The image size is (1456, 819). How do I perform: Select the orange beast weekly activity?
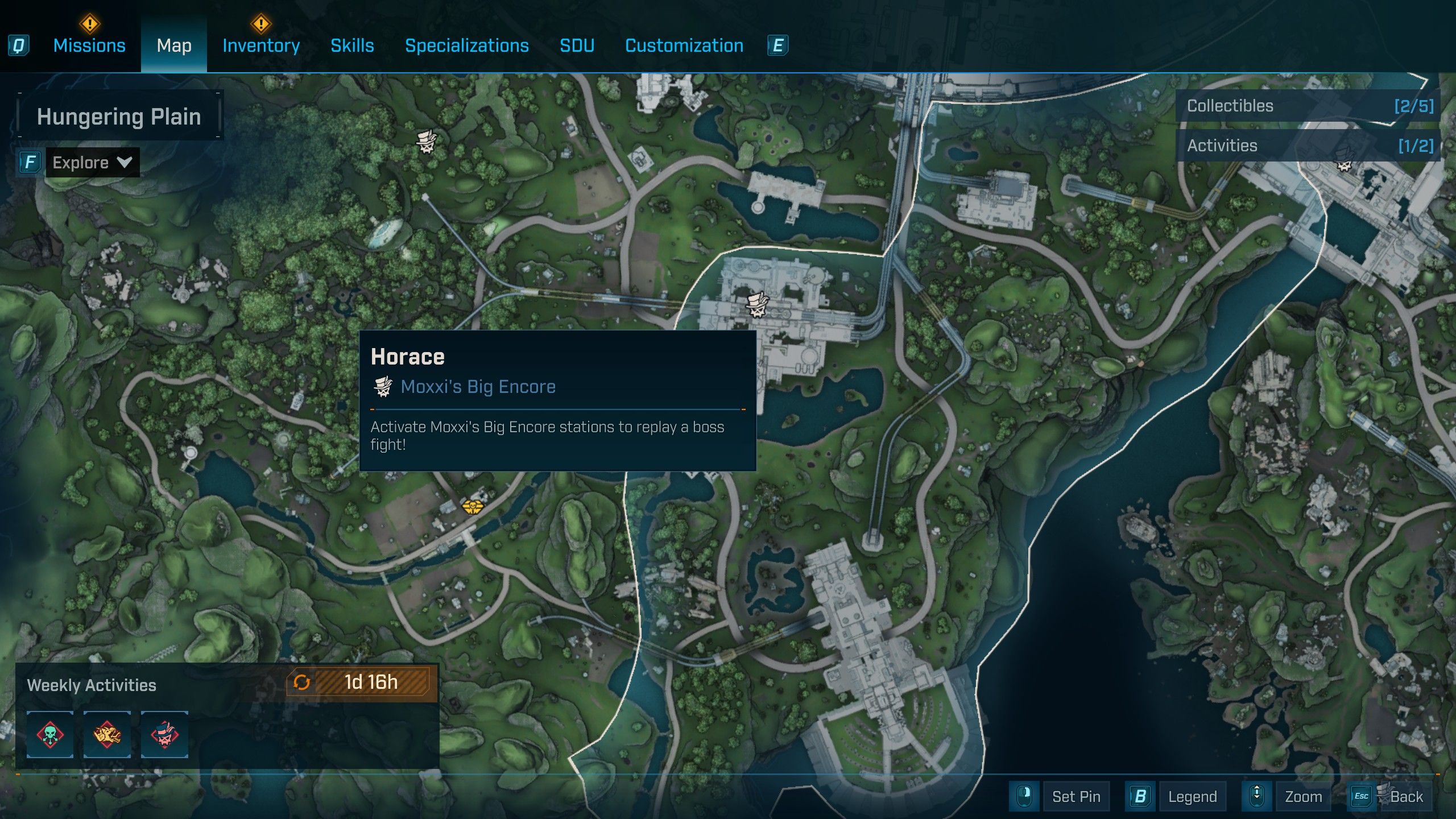[x=107, y=734]
